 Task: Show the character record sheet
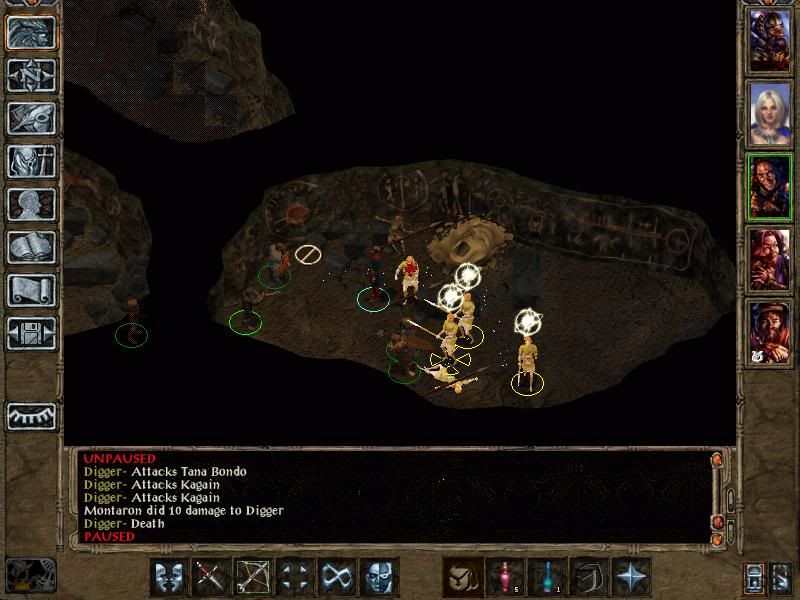[31, 204]
